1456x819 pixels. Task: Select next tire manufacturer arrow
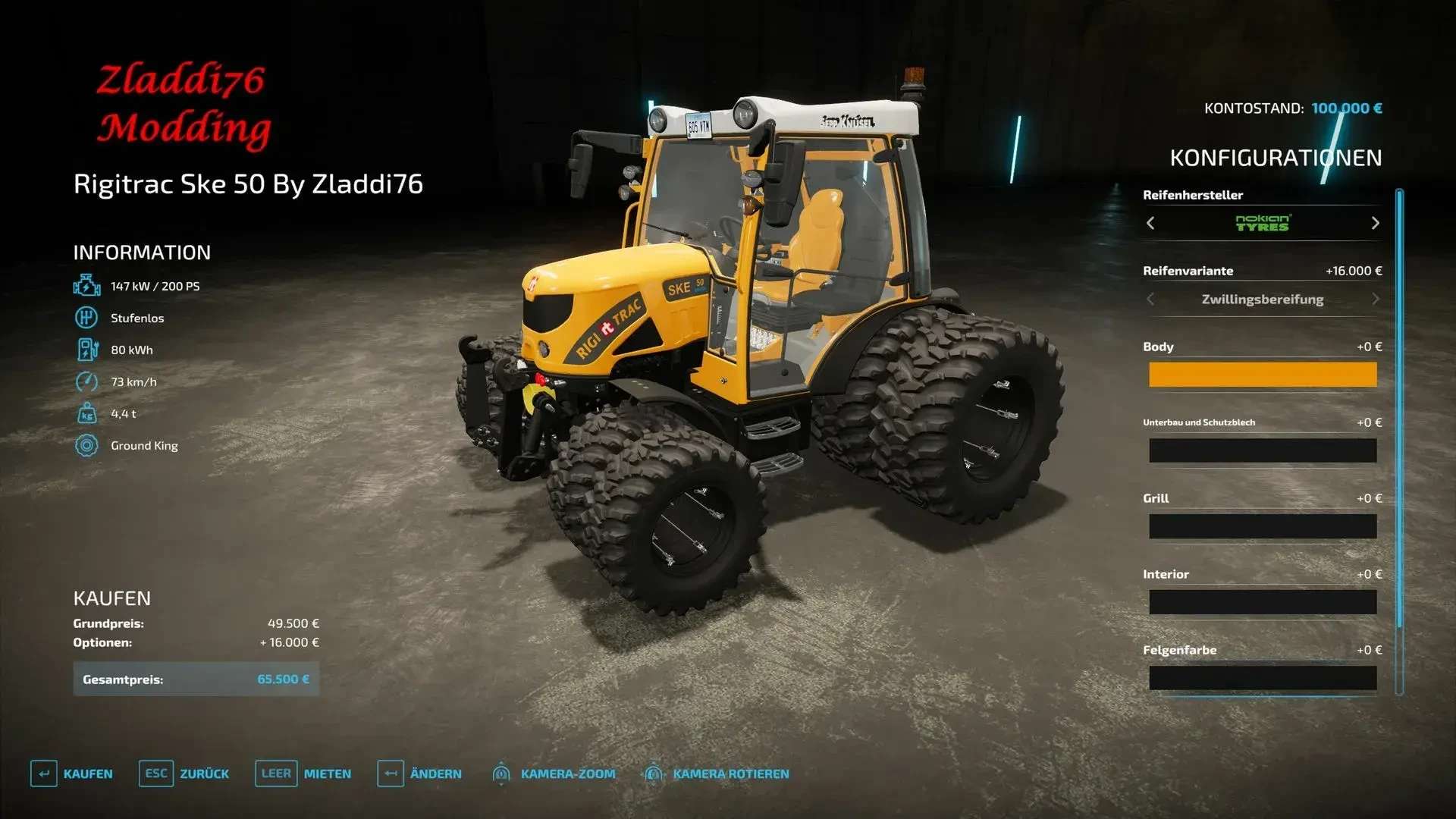[1375, 223]
